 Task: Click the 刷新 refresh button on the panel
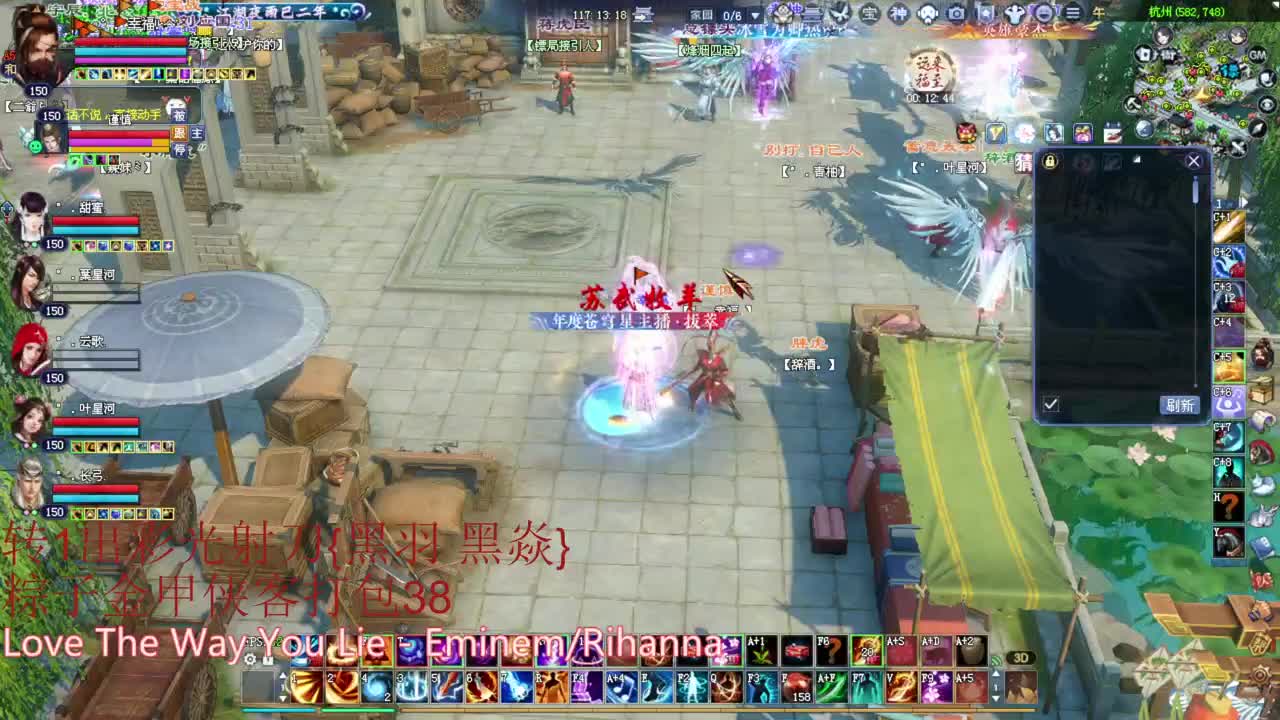1181,404
